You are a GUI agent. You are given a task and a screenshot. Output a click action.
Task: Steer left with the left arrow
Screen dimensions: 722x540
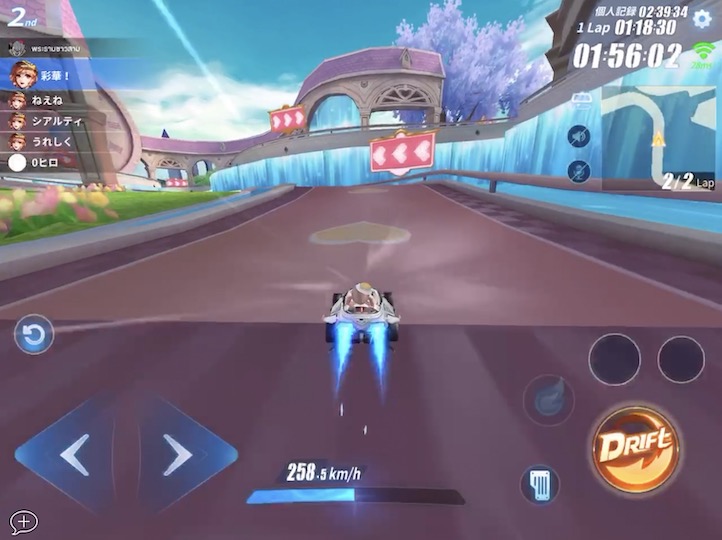point(72,455)
